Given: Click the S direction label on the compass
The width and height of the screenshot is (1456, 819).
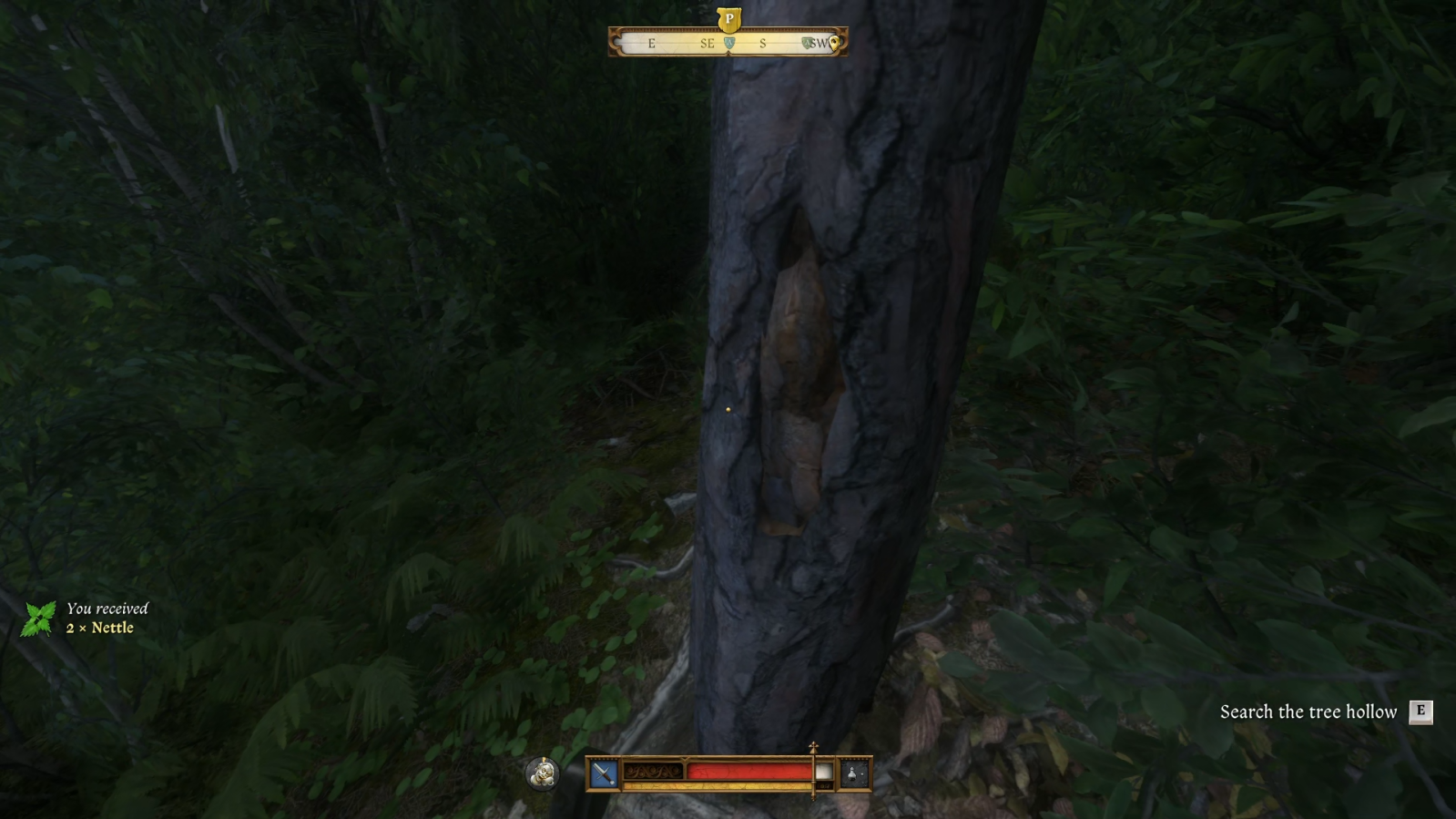Looking at the screenshot, I should [x=763, y=43].
